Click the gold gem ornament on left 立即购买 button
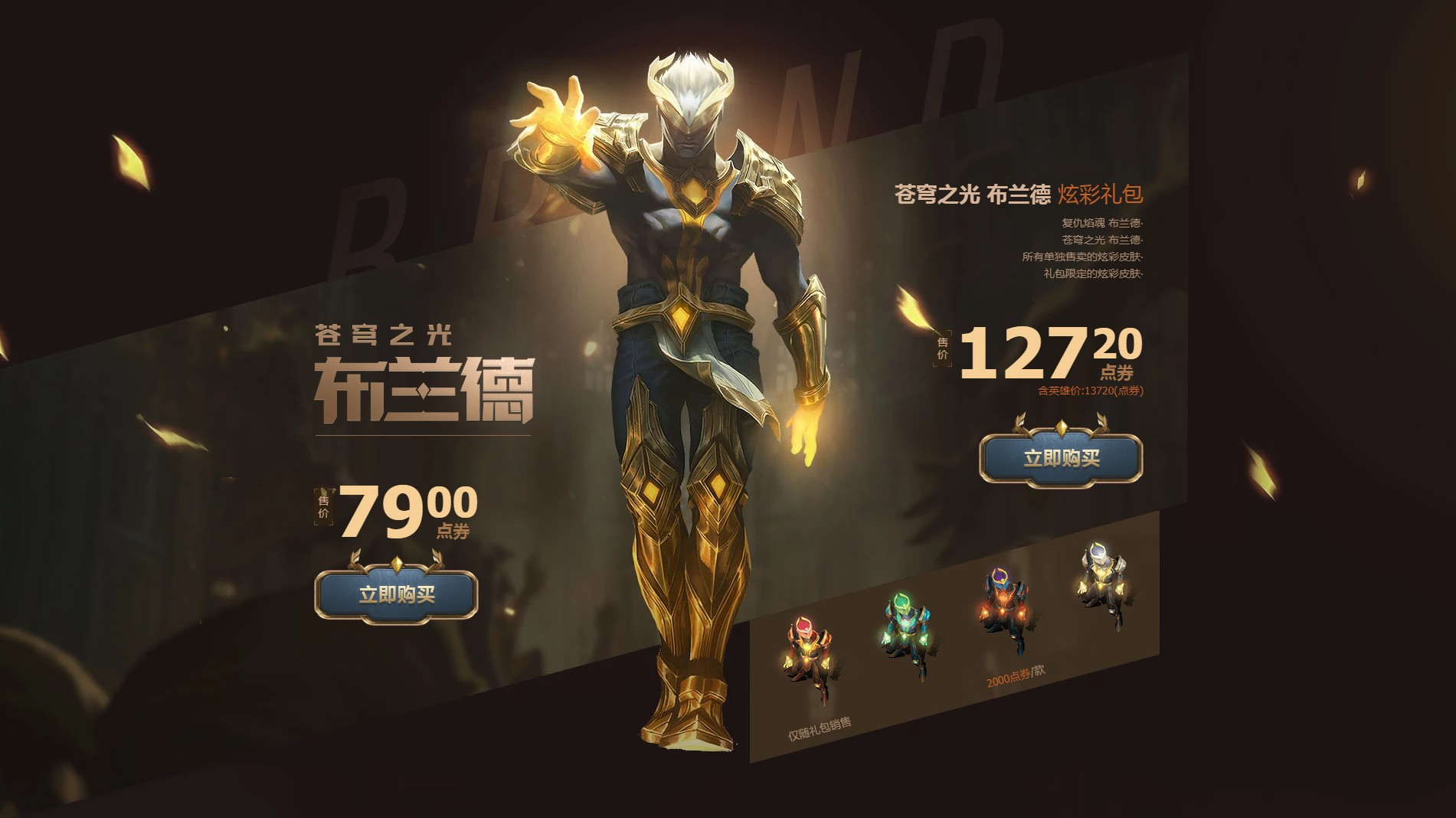1456x818 pixels. pos(398,564)
